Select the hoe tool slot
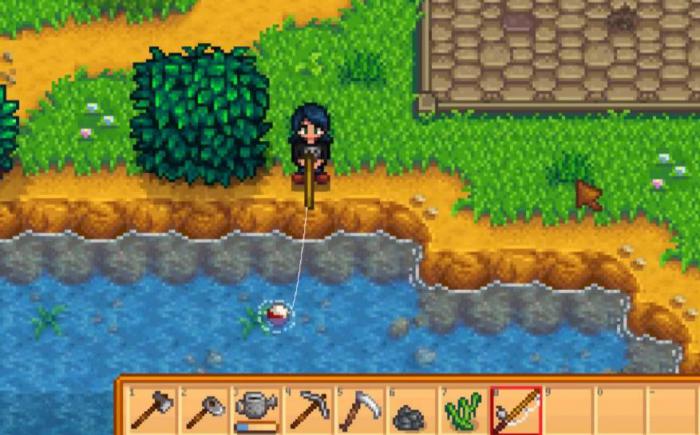The height and width of the screenshot is (435, 700). click(x=205, y=410)
